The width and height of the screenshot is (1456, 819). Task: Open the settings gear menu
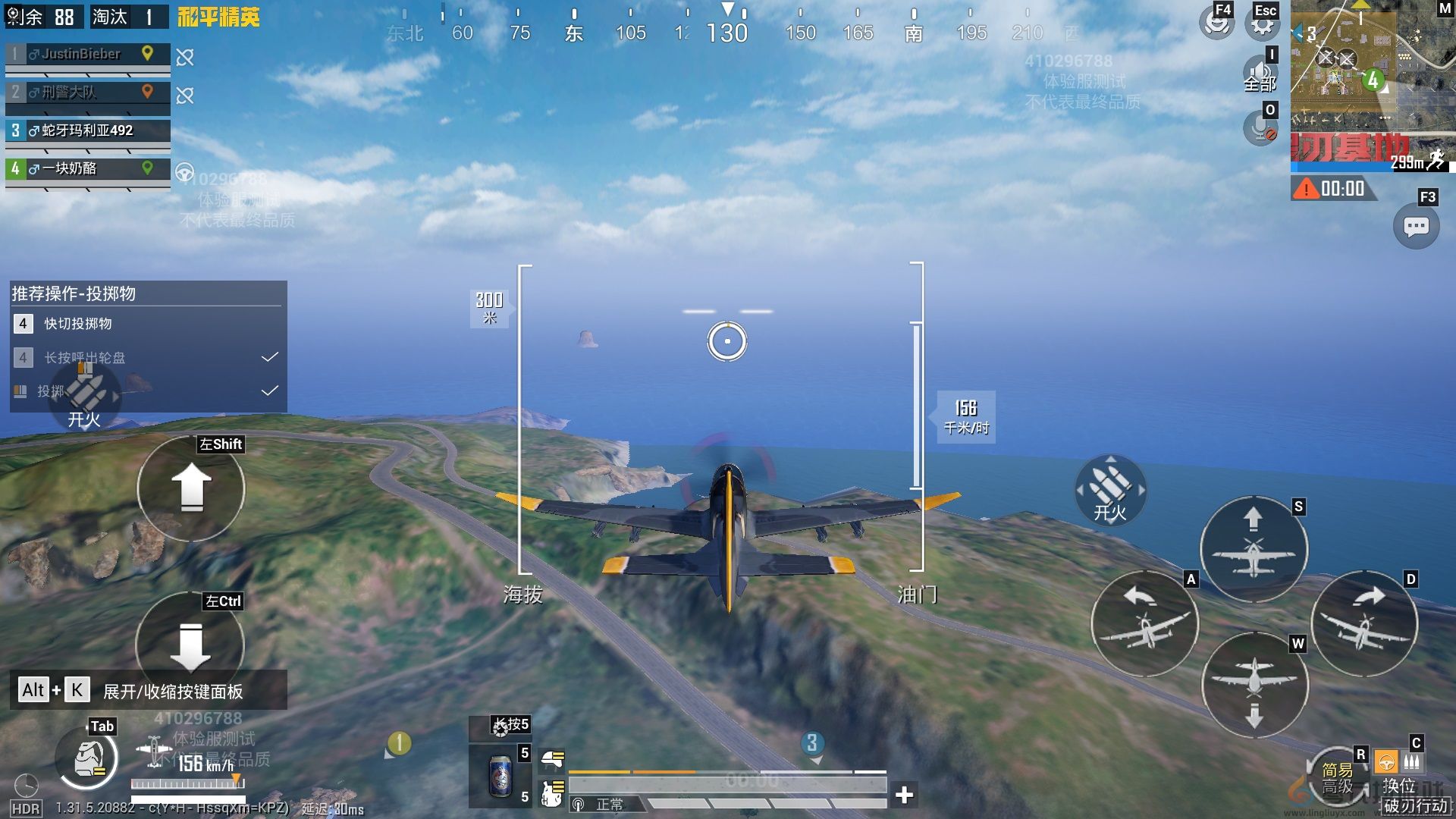click(x=1263, y=24)
